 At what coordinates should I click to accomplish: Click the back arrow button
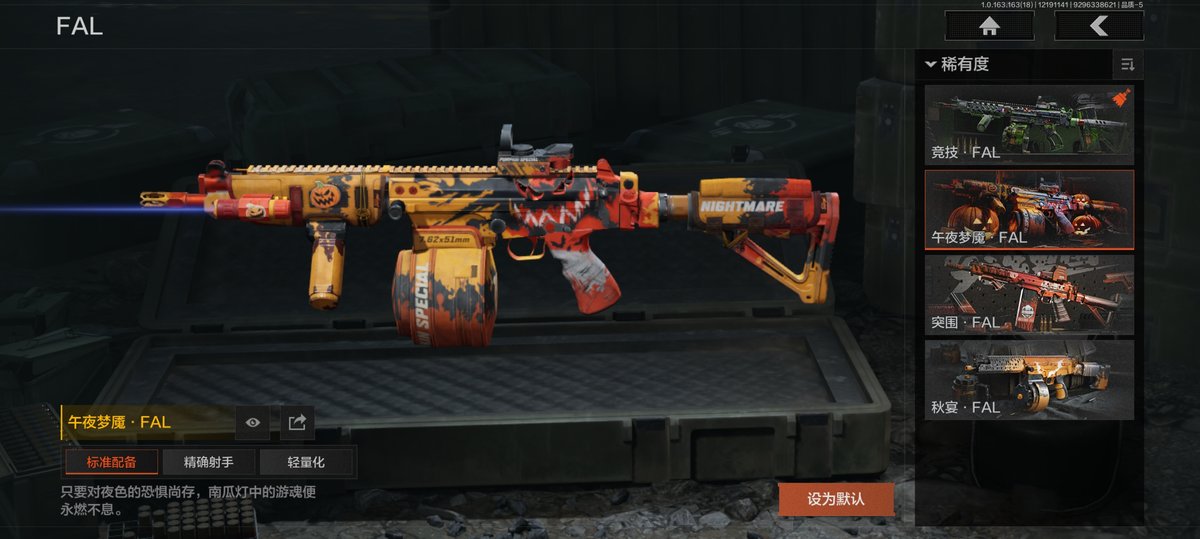point(1099,26)
